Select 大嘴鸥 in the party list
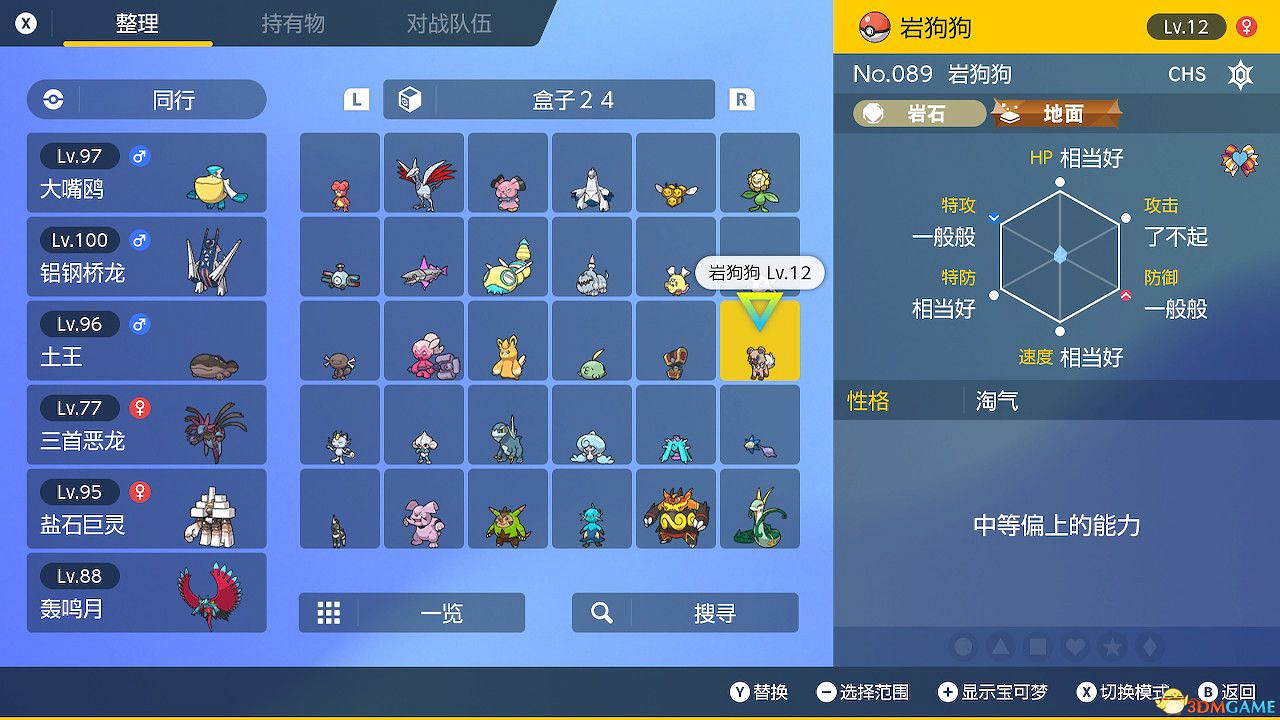The width and height of the screenshot is (1280, 720). [146, 171]
